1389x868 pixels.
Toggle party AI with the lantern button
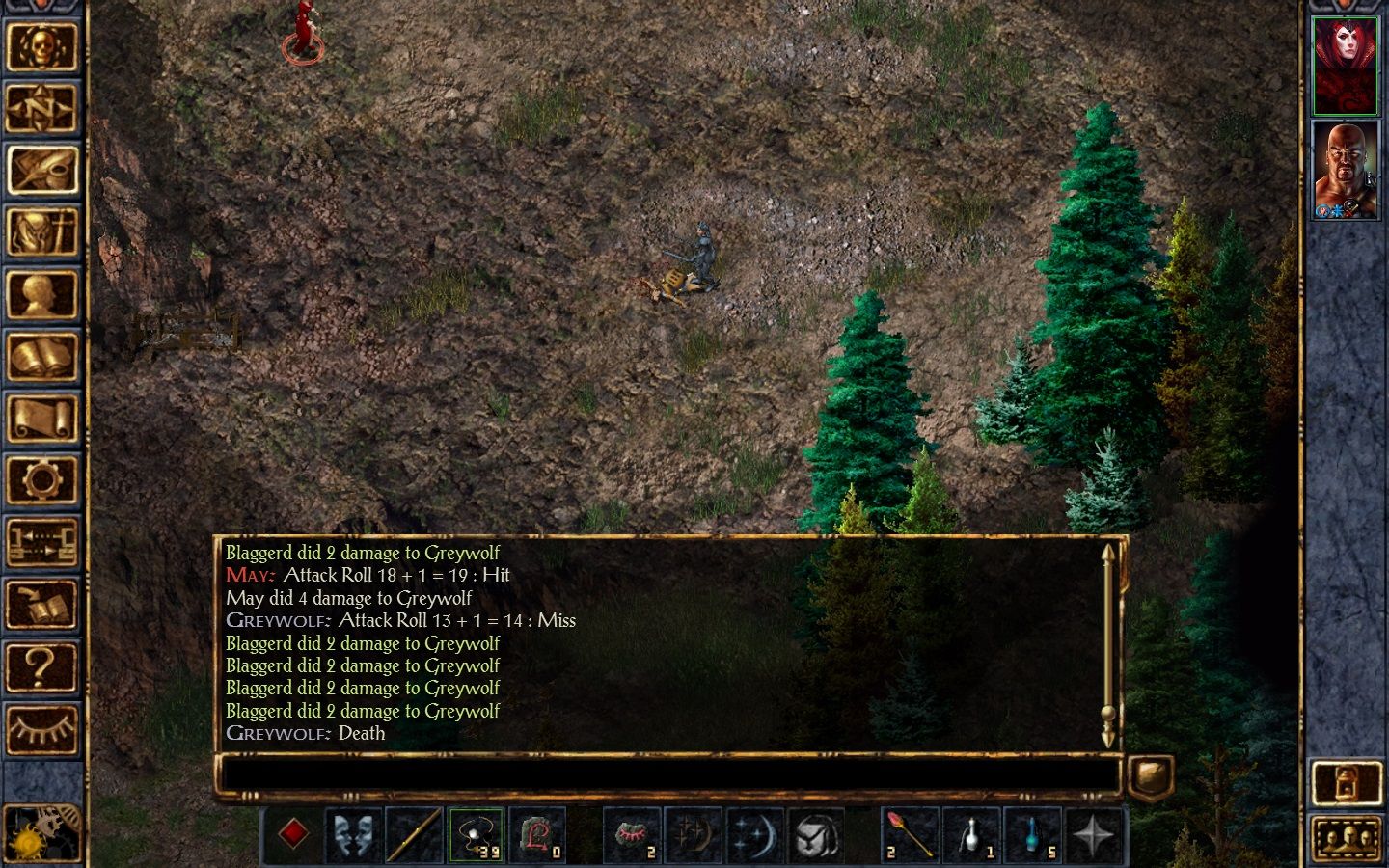[1347, 783]
